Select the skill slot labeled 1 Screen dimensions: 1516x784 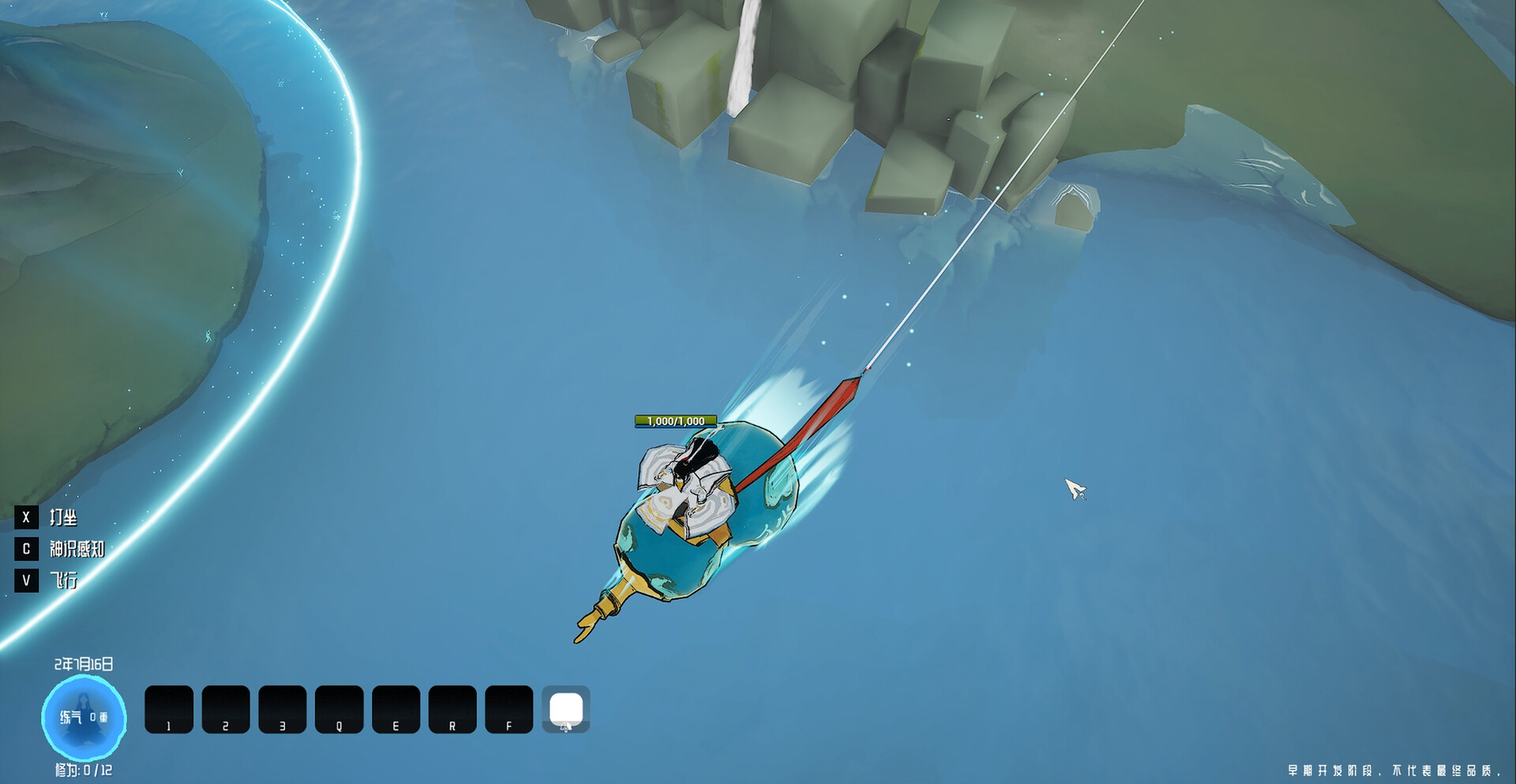(x=169, y=709)
